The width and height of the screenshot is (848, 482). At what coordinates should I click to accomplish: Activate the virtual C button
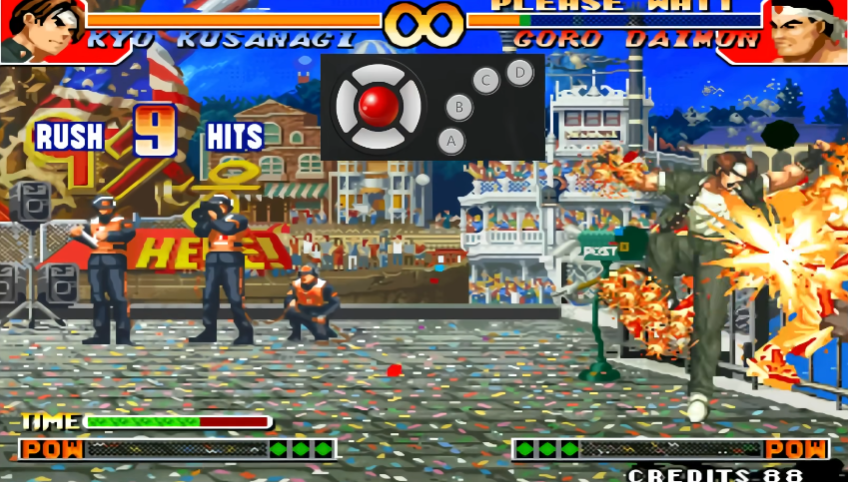[x=486, y=80]
